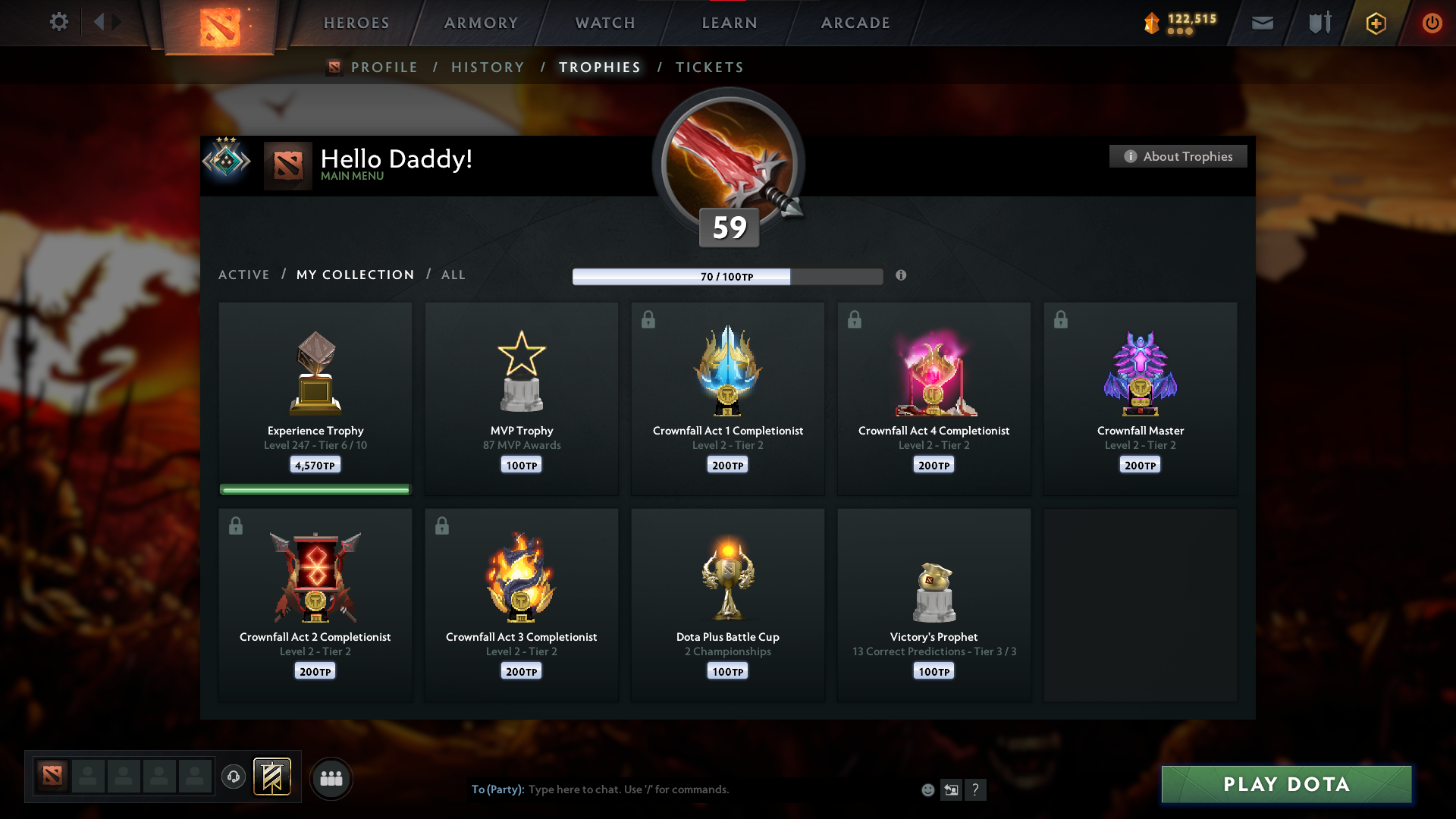Image resolution: width=1456 pixels, height=819 pixels.
Task: Switch trophy filter to ALL
Action: click(453, 275)
